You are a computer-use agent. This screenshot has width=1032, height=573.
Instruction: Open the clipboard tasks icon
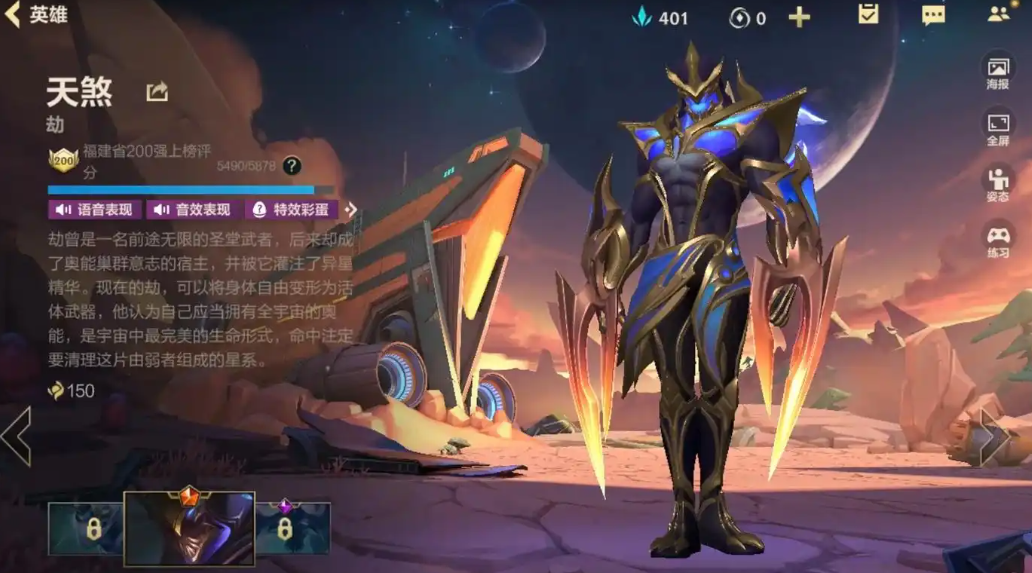tap(868, 15)
